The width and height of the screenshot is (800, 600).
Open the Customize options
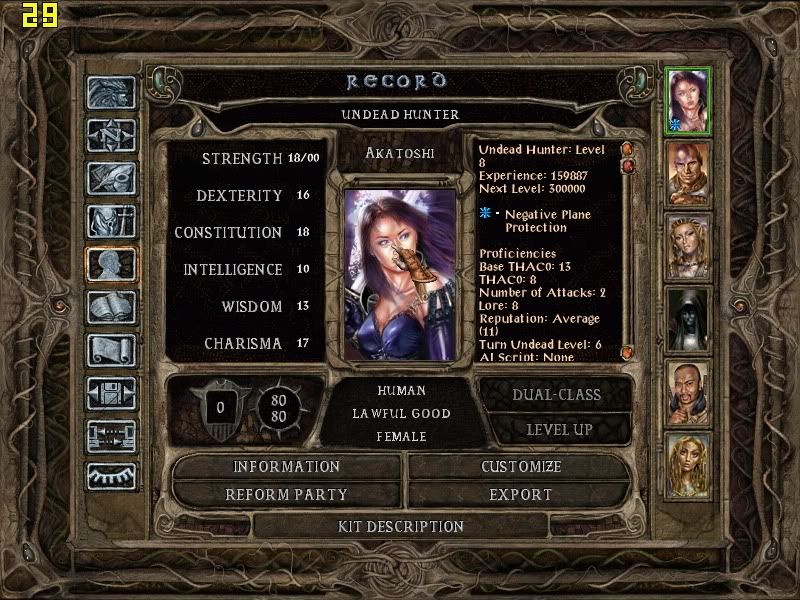tap(521, 467)
